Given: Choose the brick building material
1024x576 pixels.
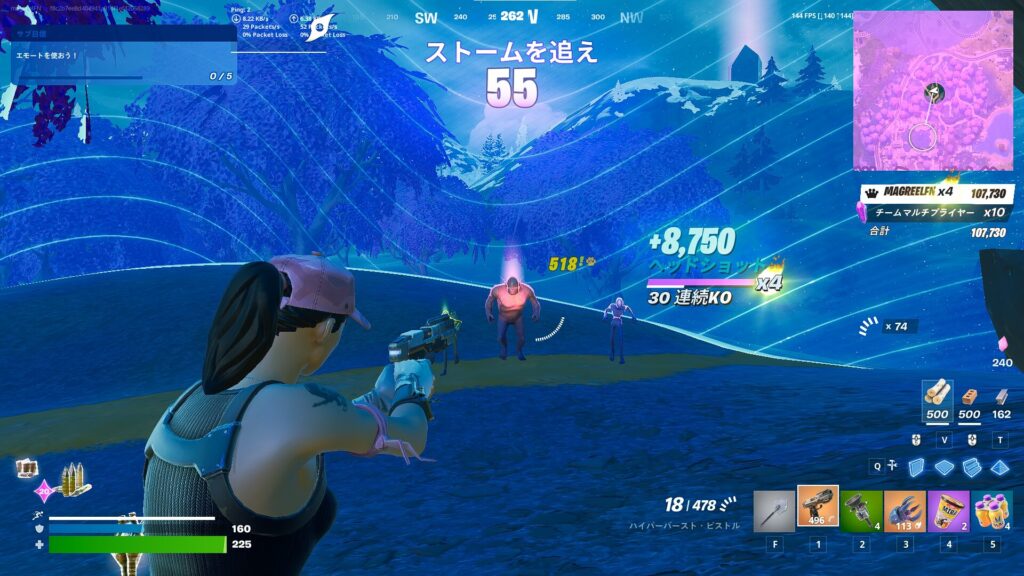Looking at the screenshot, I should coord(969,395).
